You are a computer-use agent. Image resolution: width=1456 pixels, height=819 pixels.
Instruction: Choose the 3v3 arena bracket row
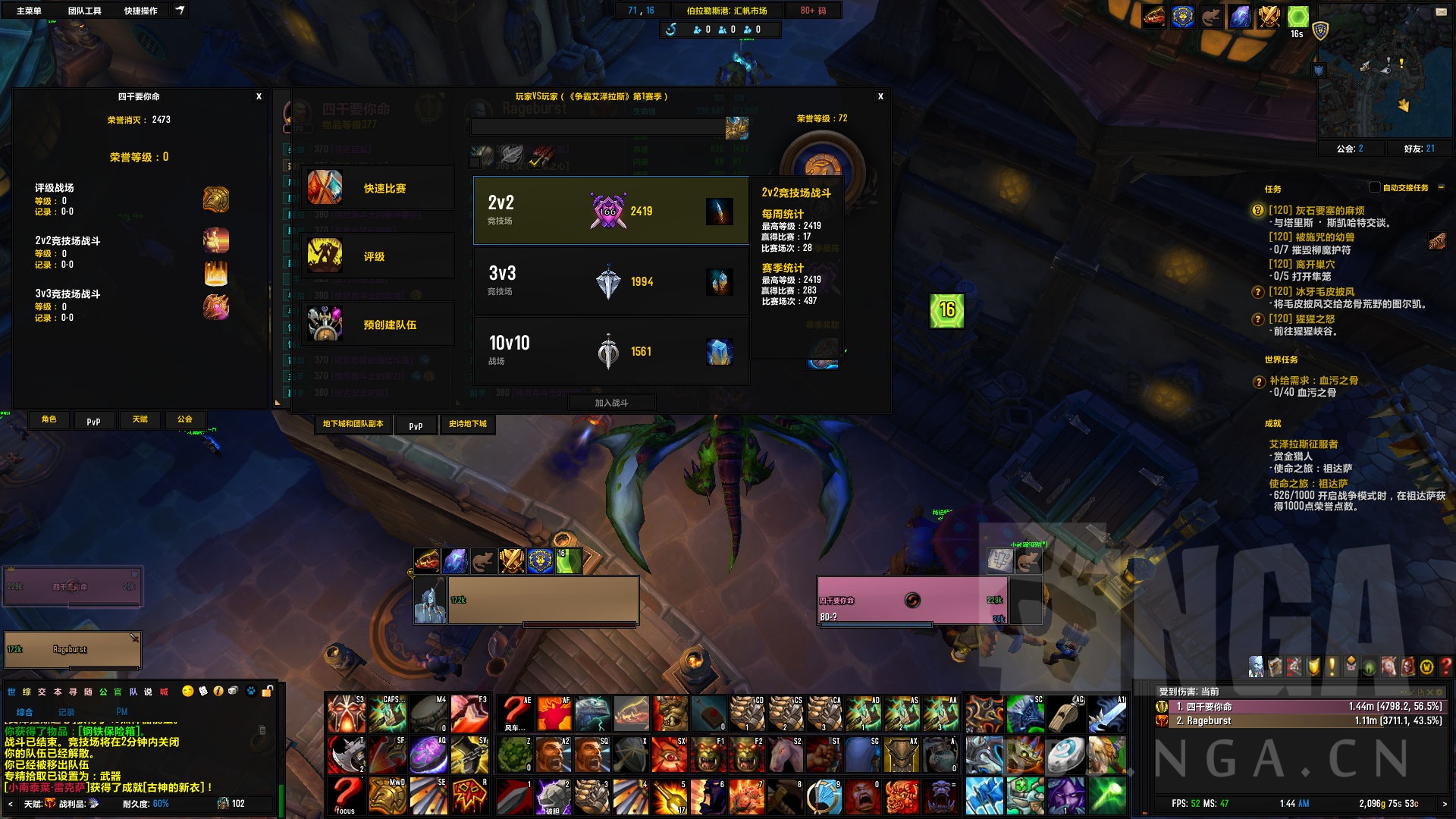tap(610, 281)
